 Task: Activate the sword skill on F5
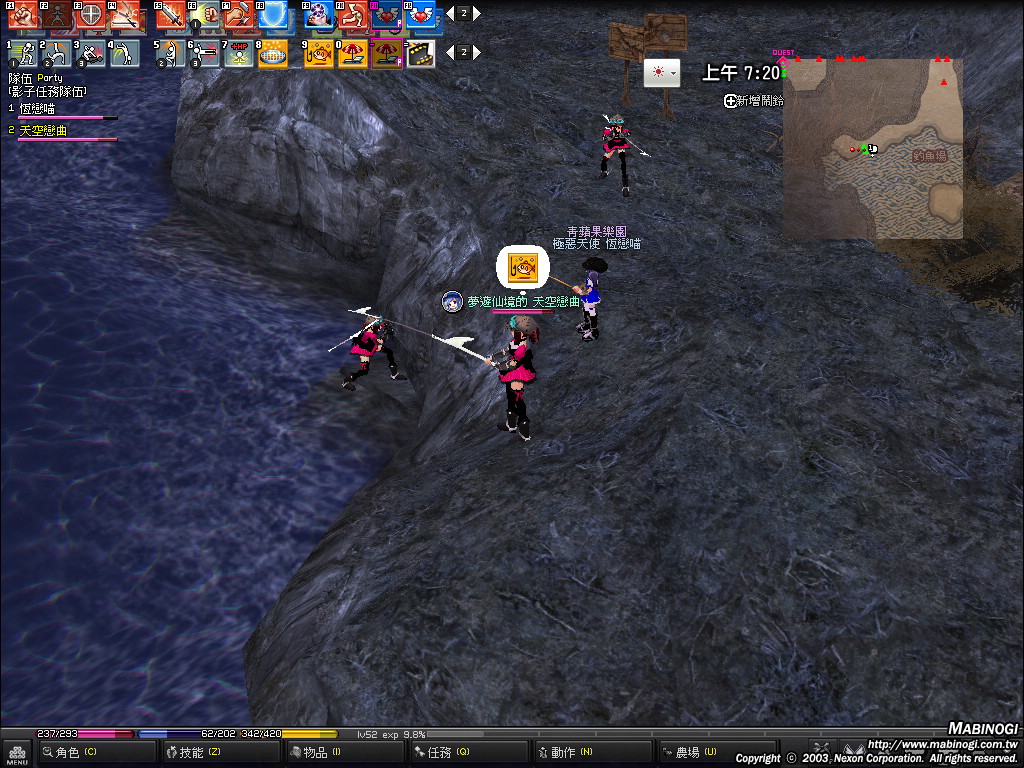tap(172, 14)
